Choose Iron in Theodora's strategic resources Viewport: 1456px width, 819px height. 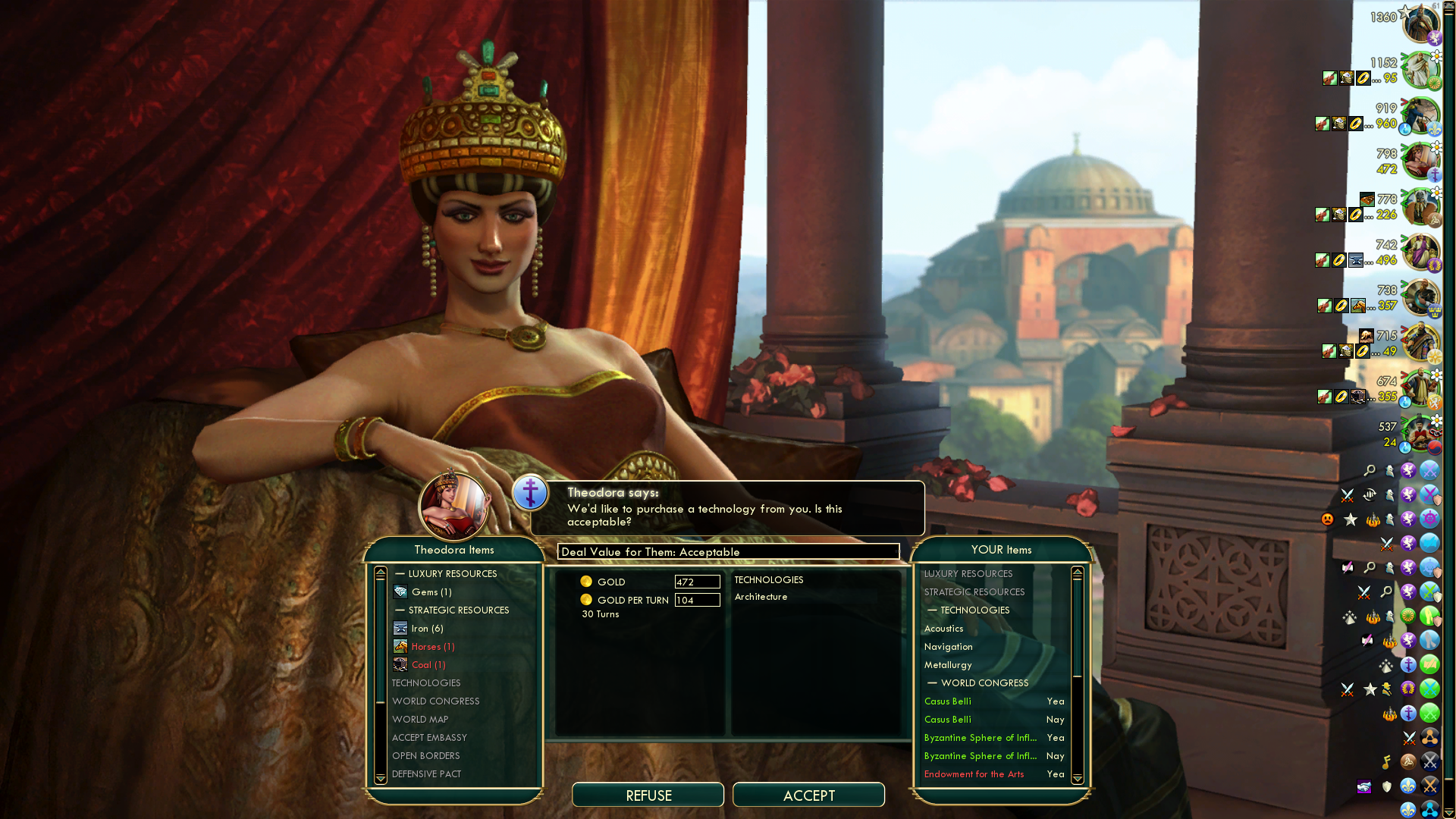click(x=427, y=629)
